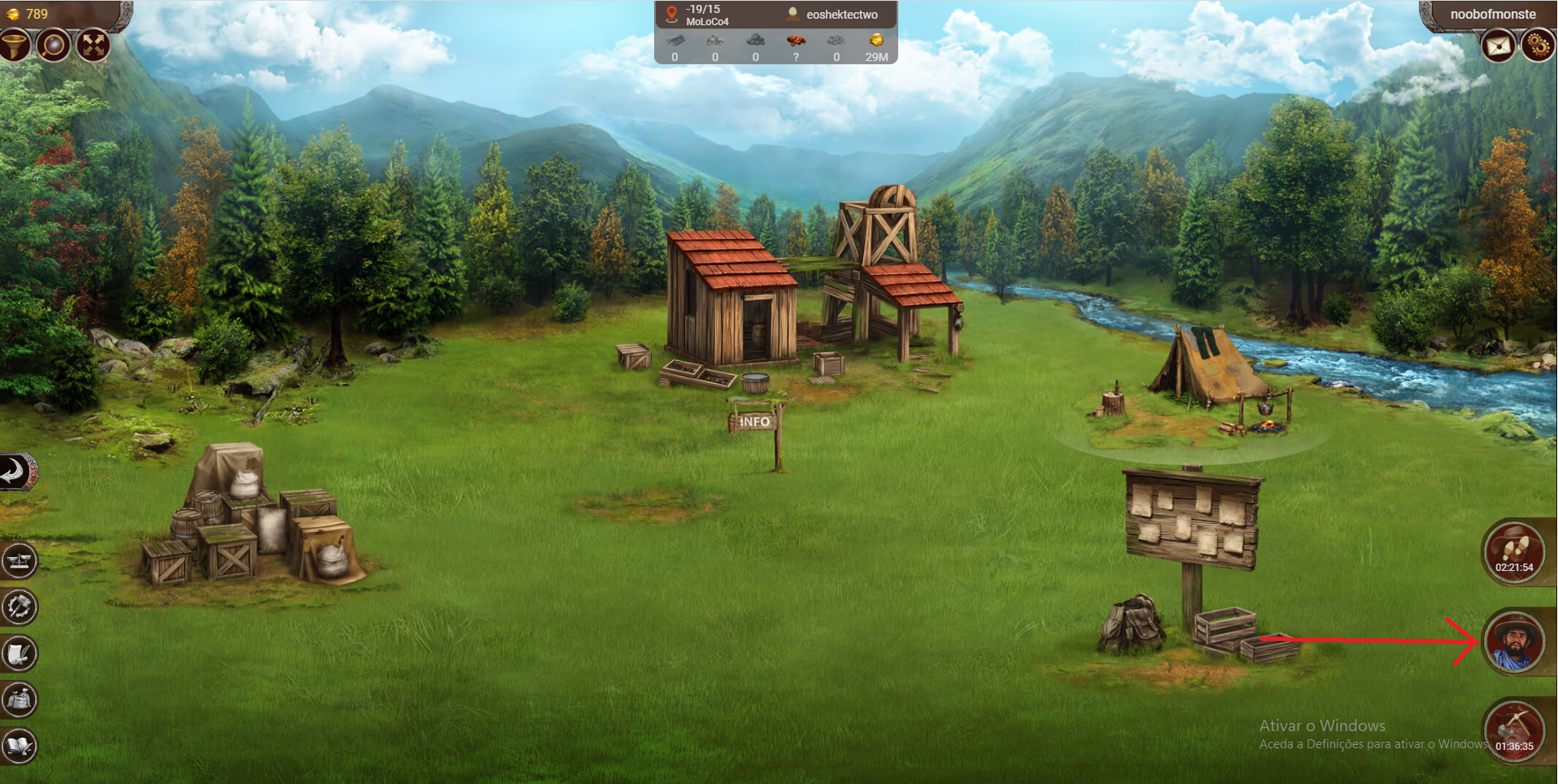Open the scroll and quill menu
This screenshot has height=784, width=1558.
[x=20, y=653]
